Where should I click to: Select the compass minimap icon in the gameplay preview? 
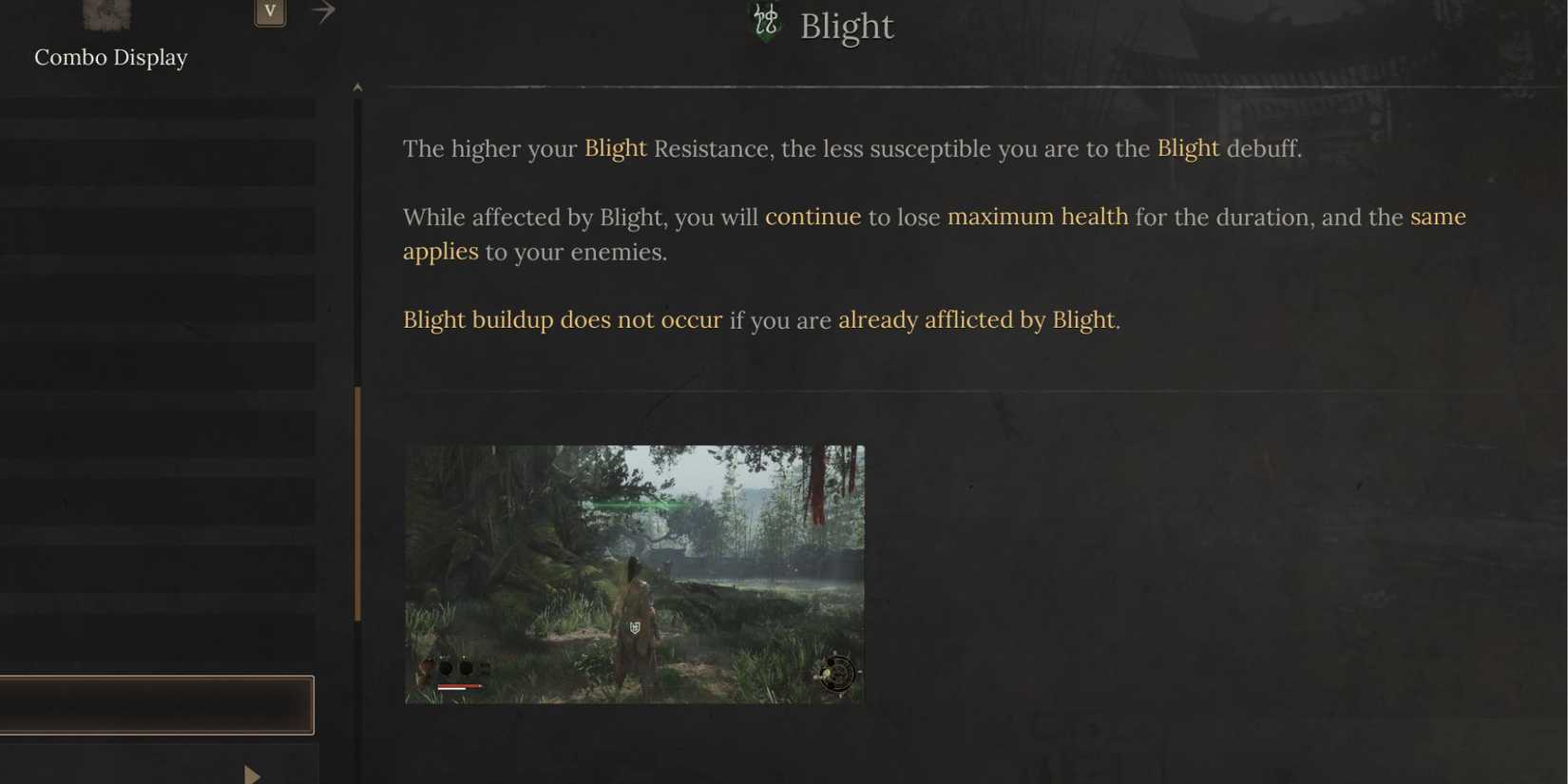pyautogui.click(x=836, y=673)
